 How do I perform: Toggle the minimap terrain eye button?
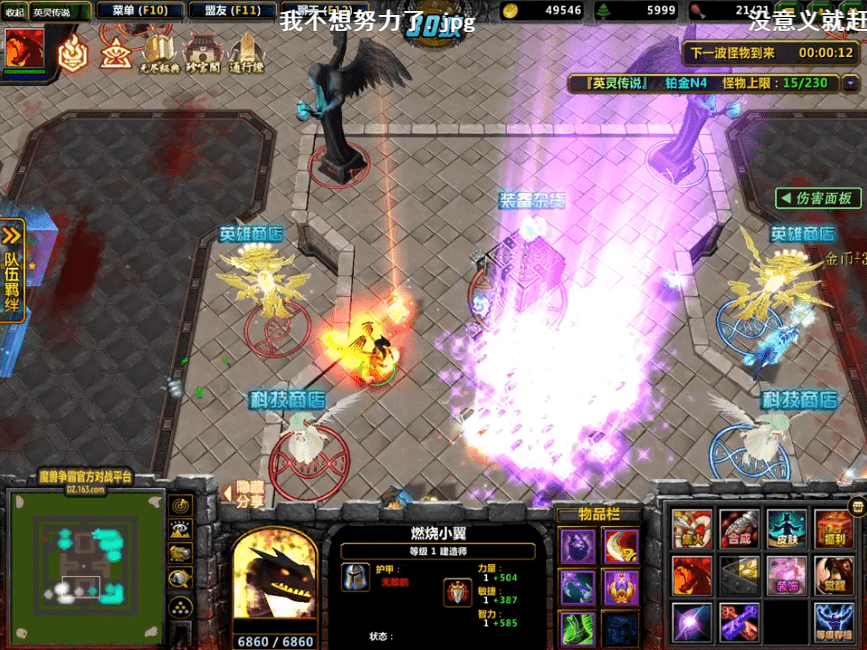point(181,530)
